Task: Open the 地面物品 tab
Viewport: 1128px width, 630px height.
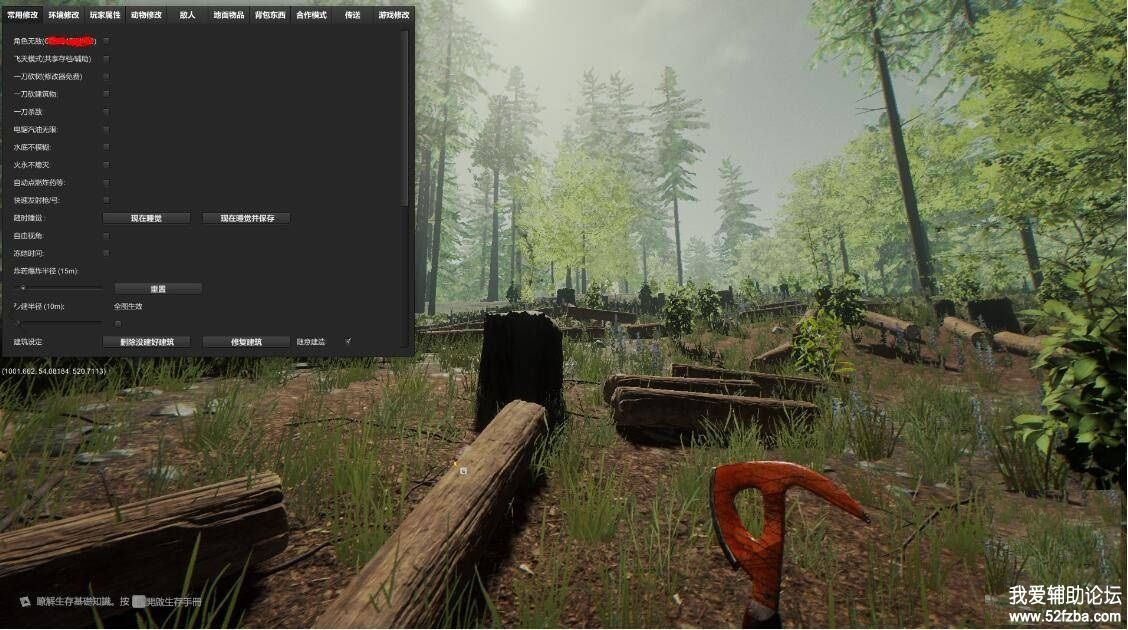Action: (x=229, y=15)
